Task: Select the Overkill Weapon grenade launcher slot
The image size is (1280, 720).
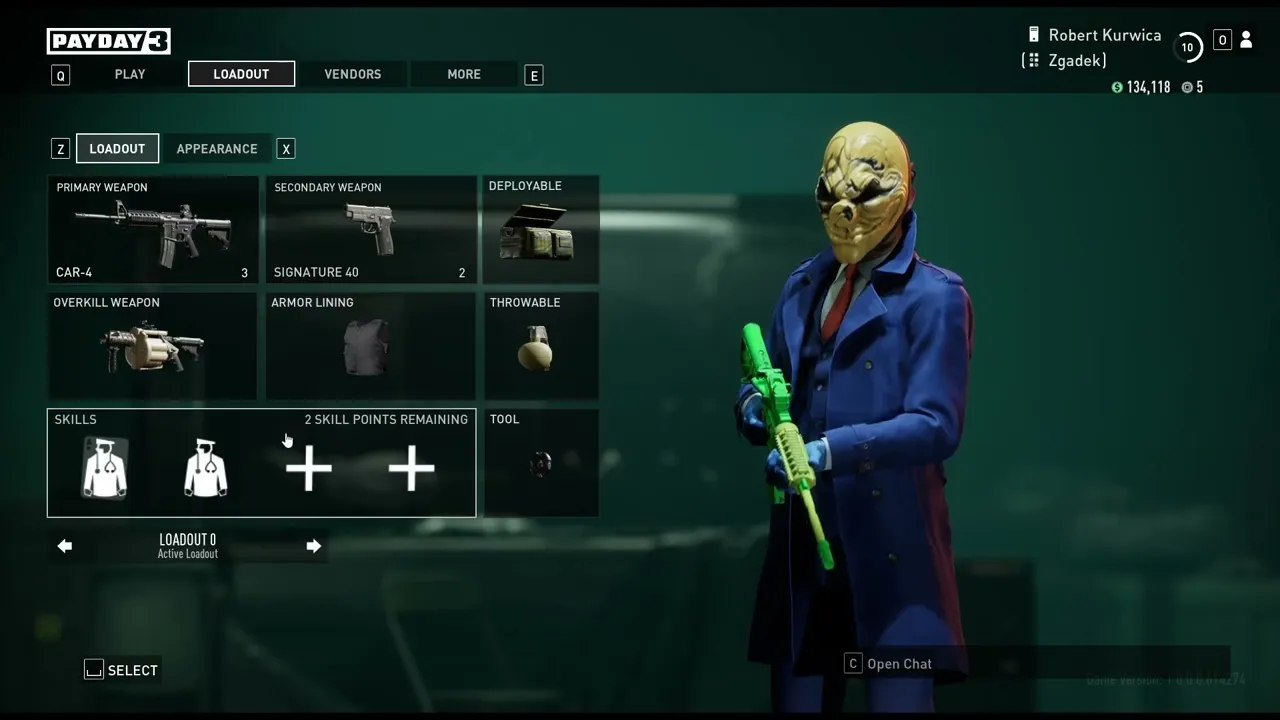Action: (x=153, y=346)
